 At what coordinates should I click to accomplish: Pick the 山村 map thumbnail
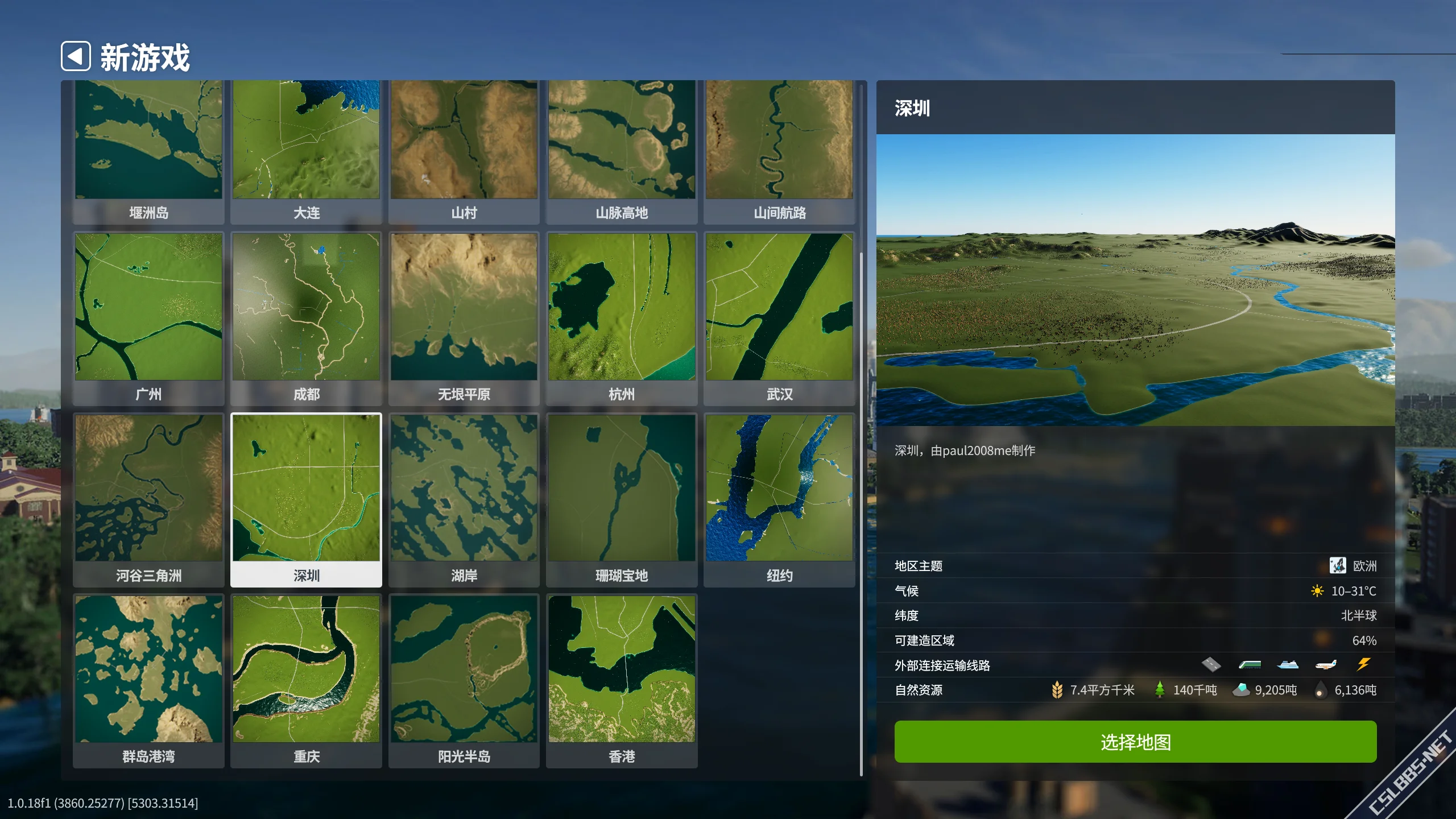(x=464, y=147)
